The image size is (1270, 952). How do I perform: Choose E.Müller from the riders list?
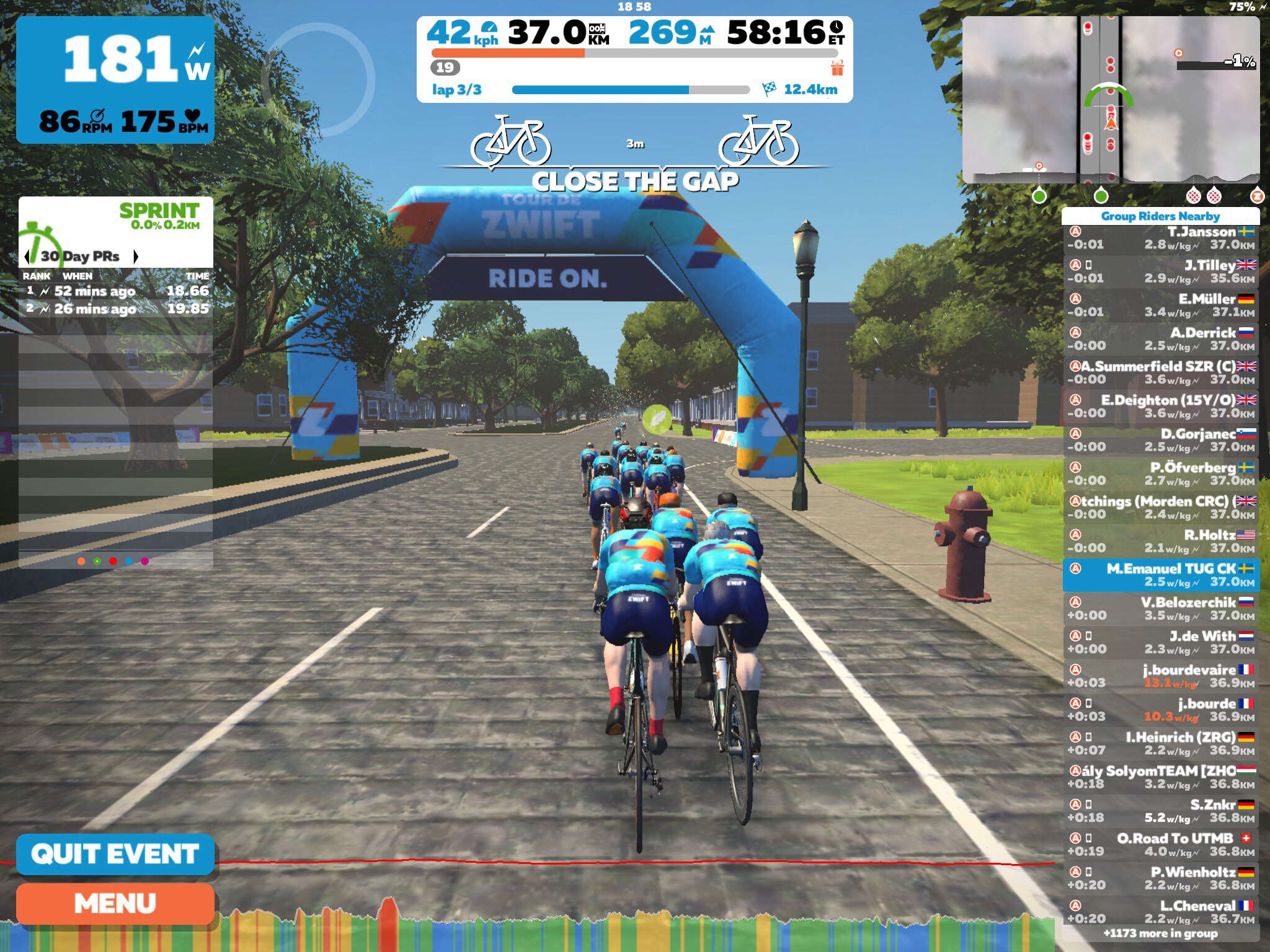pos(1160,306)
